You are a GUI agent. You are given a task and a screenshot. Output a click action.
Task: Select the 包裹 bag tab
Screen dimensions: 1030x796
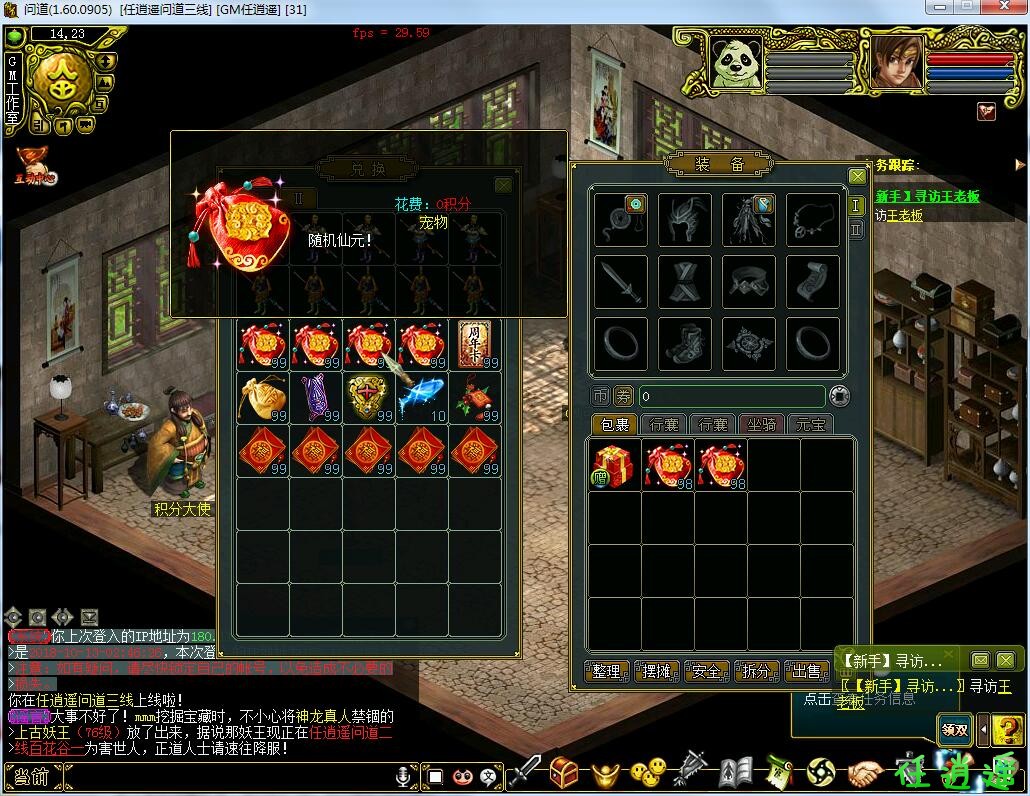tap(614, 425)
